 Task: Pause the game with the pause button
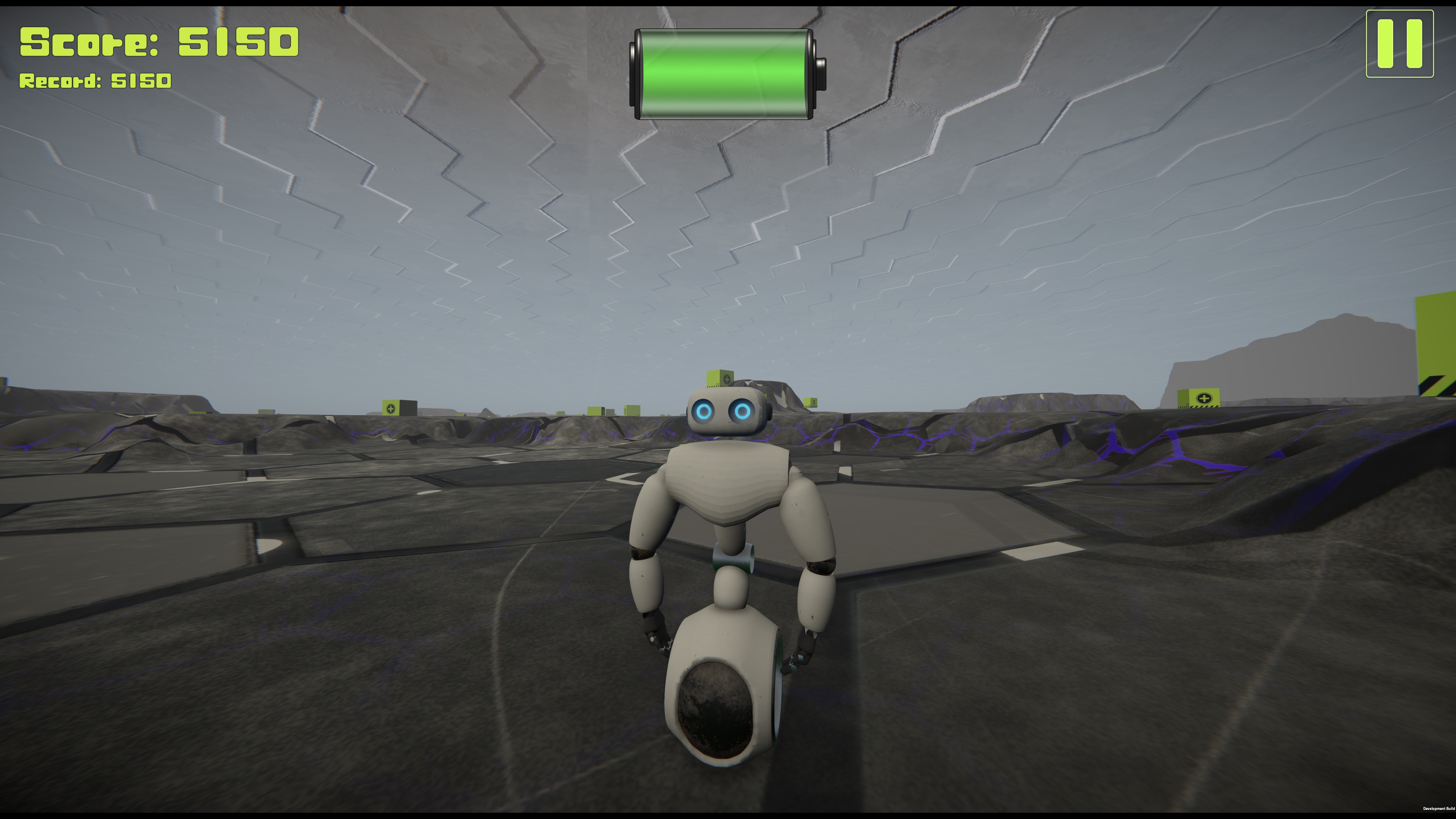pos(1399,44)
